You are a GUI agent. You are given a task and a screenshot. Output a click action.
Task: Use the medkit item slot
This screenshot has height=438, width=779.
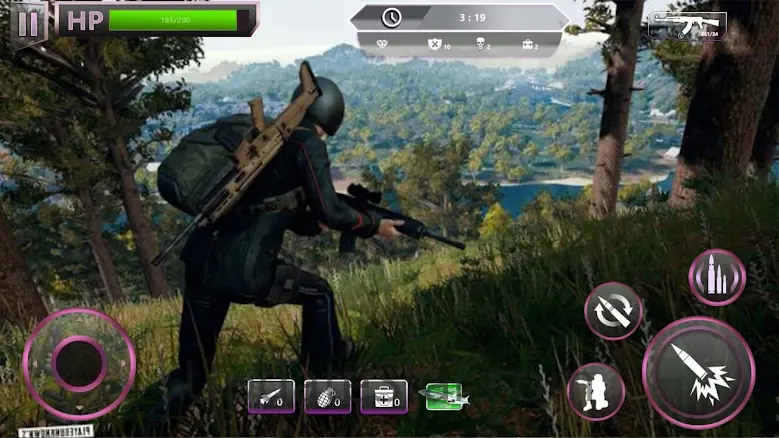point(384,396)
